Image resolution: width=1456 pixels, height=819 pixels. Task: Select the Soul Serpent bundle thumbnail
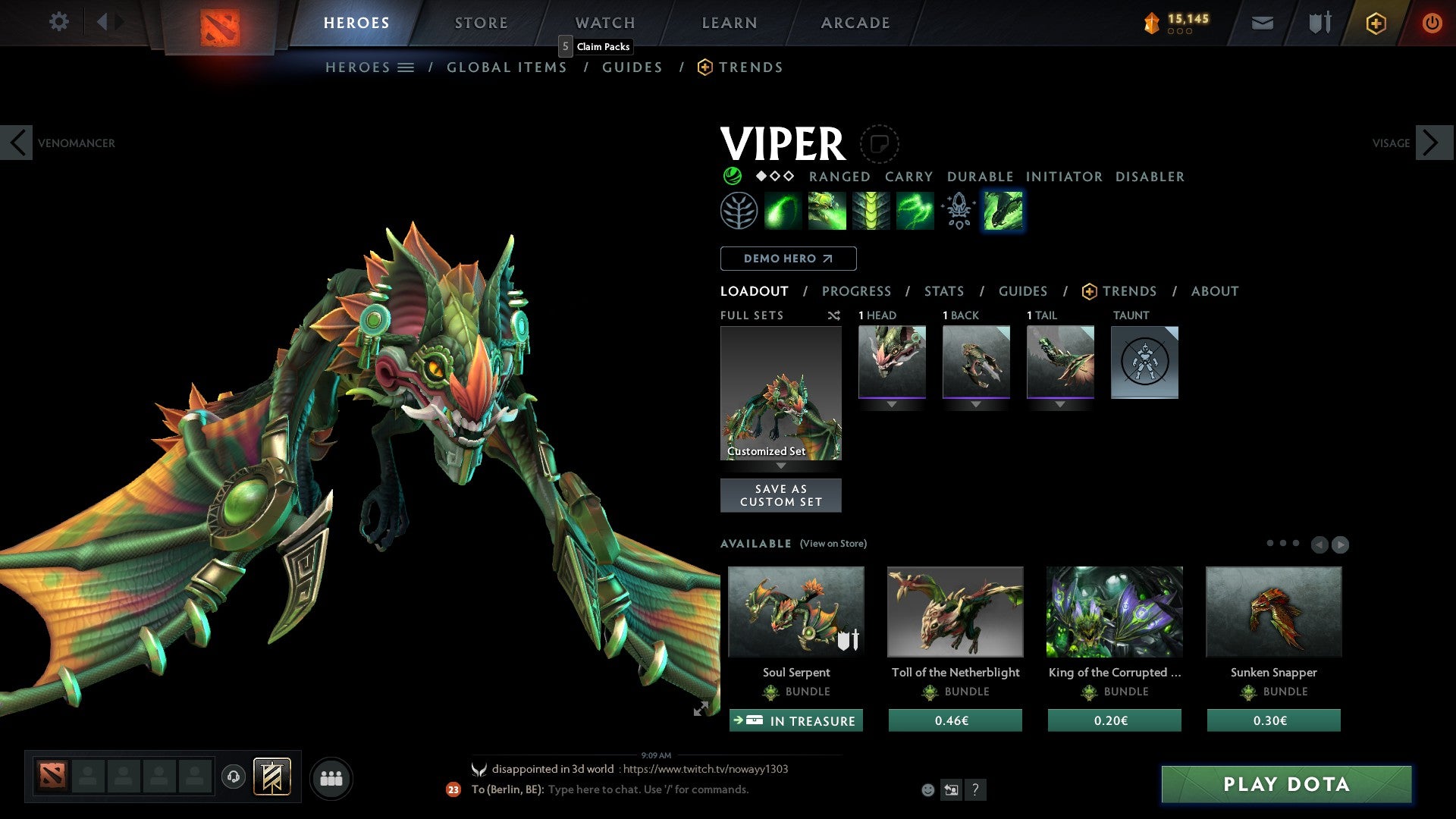[x=795, y=612]
